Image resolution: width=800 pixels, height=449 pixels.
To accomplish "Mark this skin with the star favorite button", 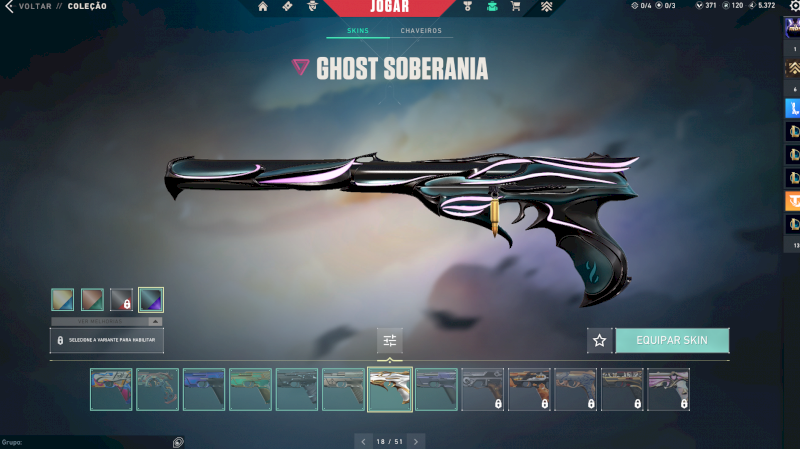I will (600, 340).
